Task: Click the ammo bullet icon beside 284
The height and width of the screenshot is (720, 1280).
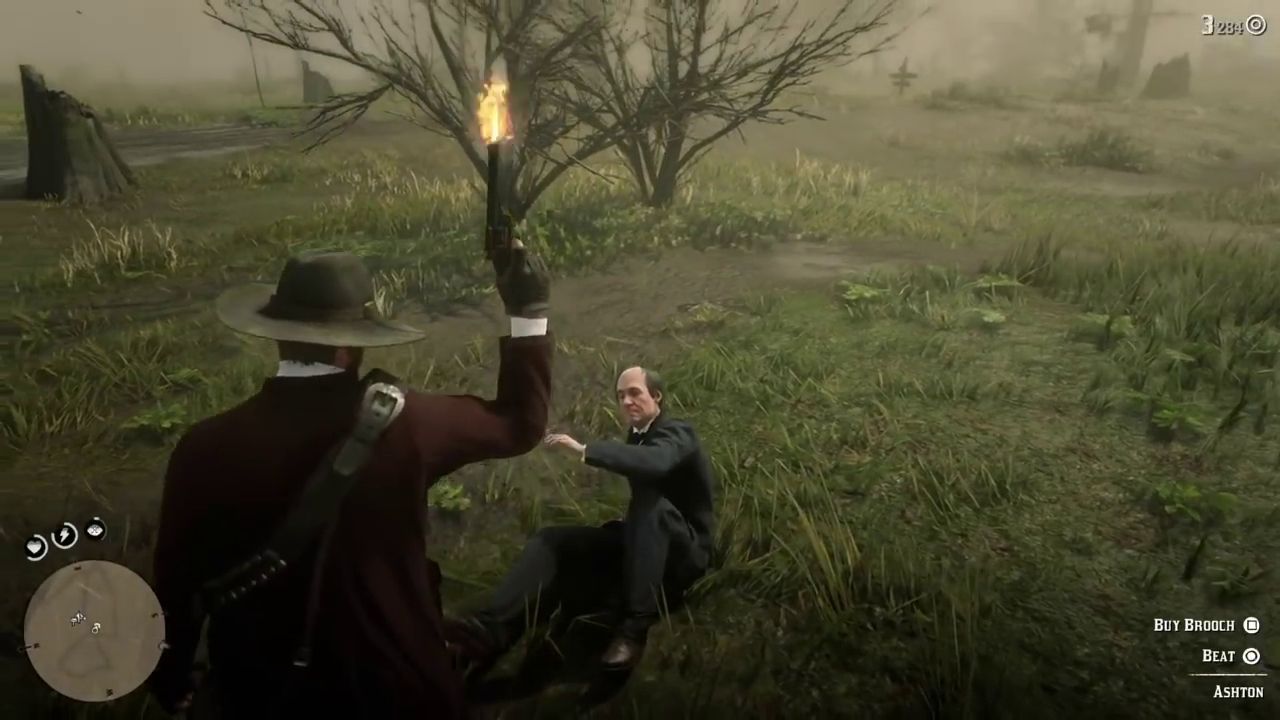Action: coord(1255,26)
